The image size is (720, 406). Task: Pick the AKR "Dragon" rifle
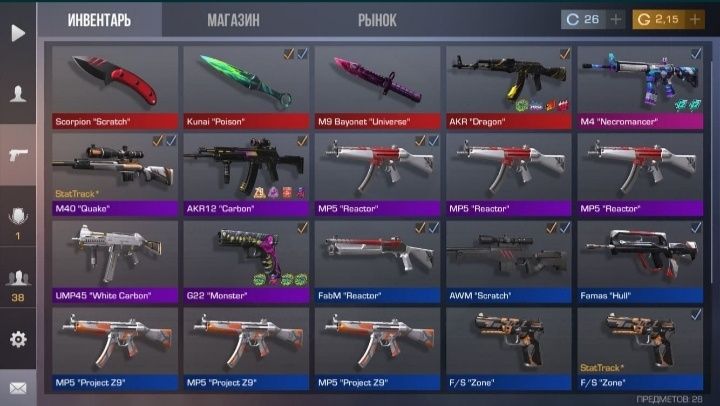coord(509,87)
